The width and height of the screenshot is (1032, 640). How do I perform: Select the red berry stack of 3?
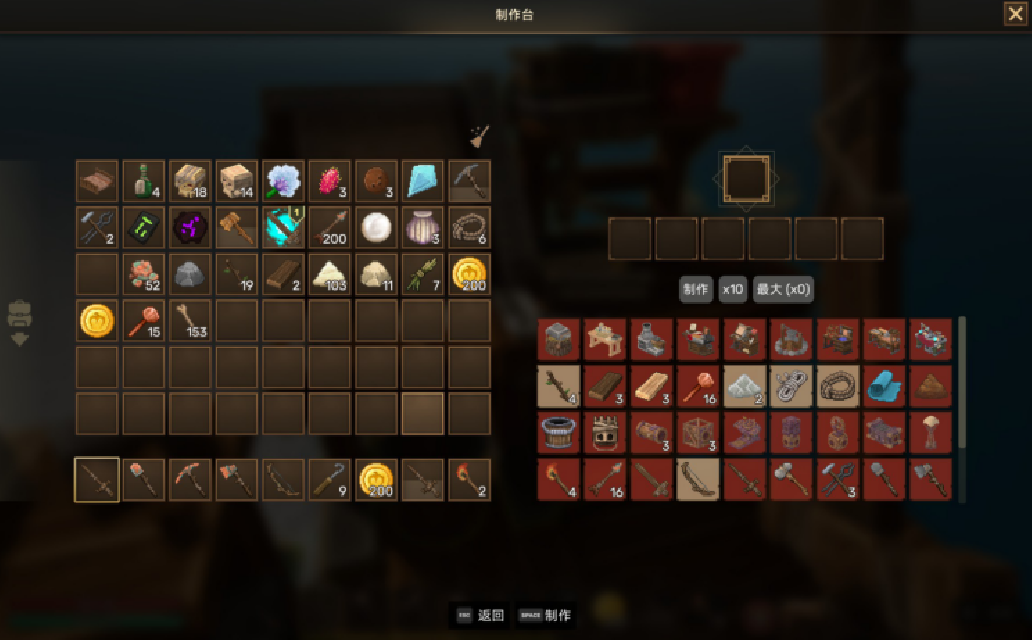click(330, 181)
